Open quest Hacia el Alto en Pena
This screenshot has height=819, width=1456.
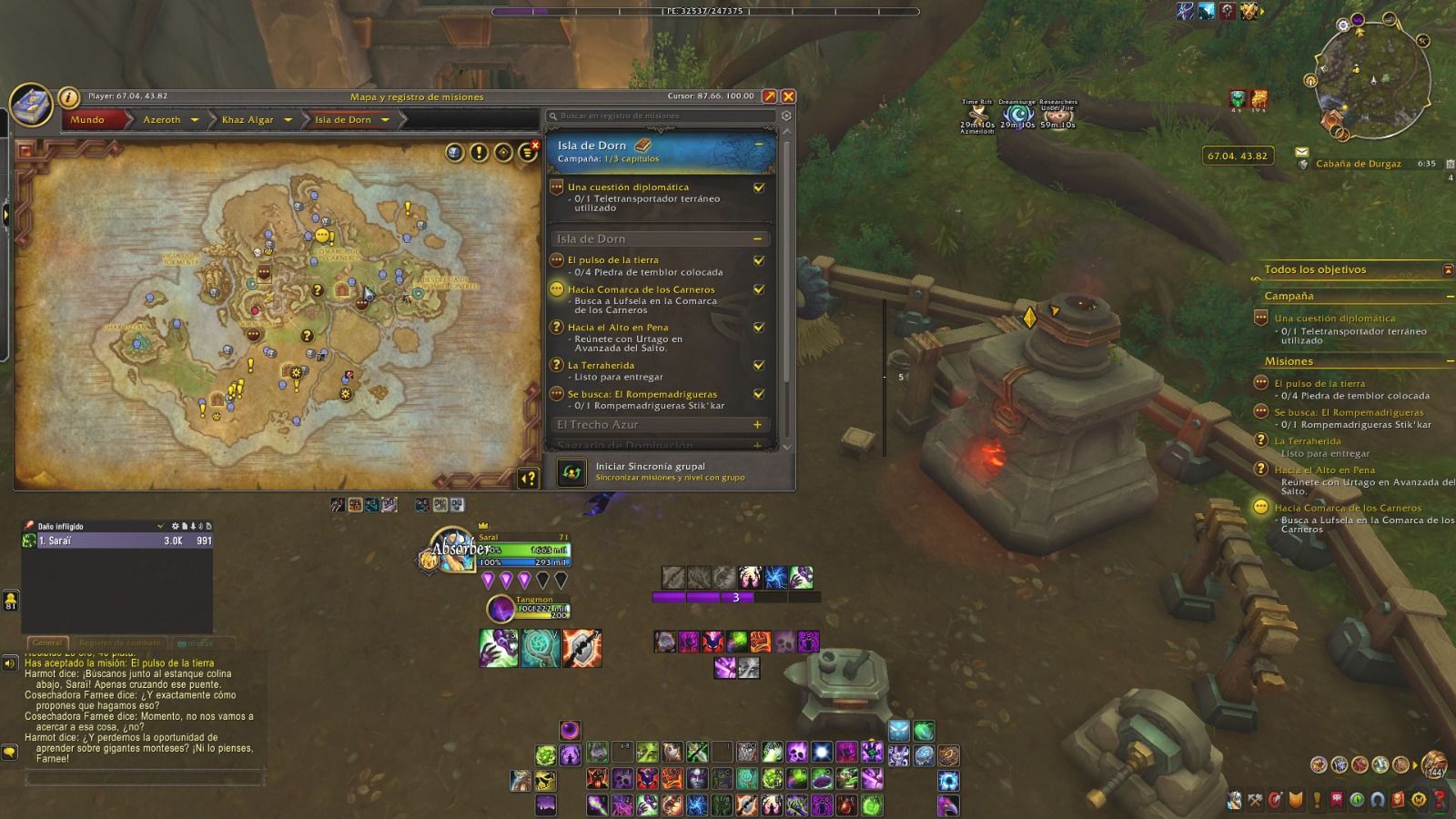[x=618, y=328]
